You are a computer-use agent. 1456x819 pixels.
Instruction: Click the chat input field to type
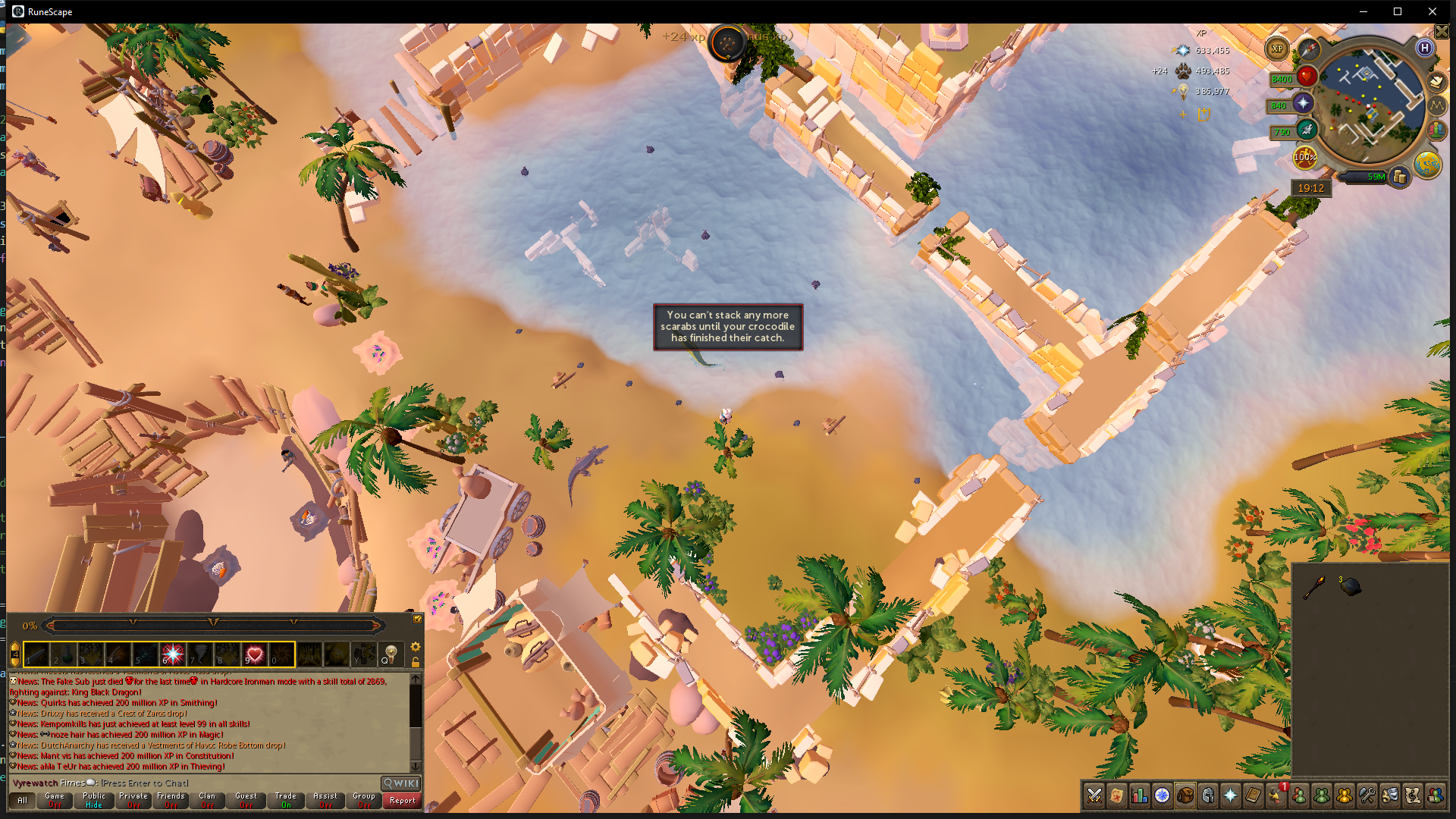(x=144, y=783)
